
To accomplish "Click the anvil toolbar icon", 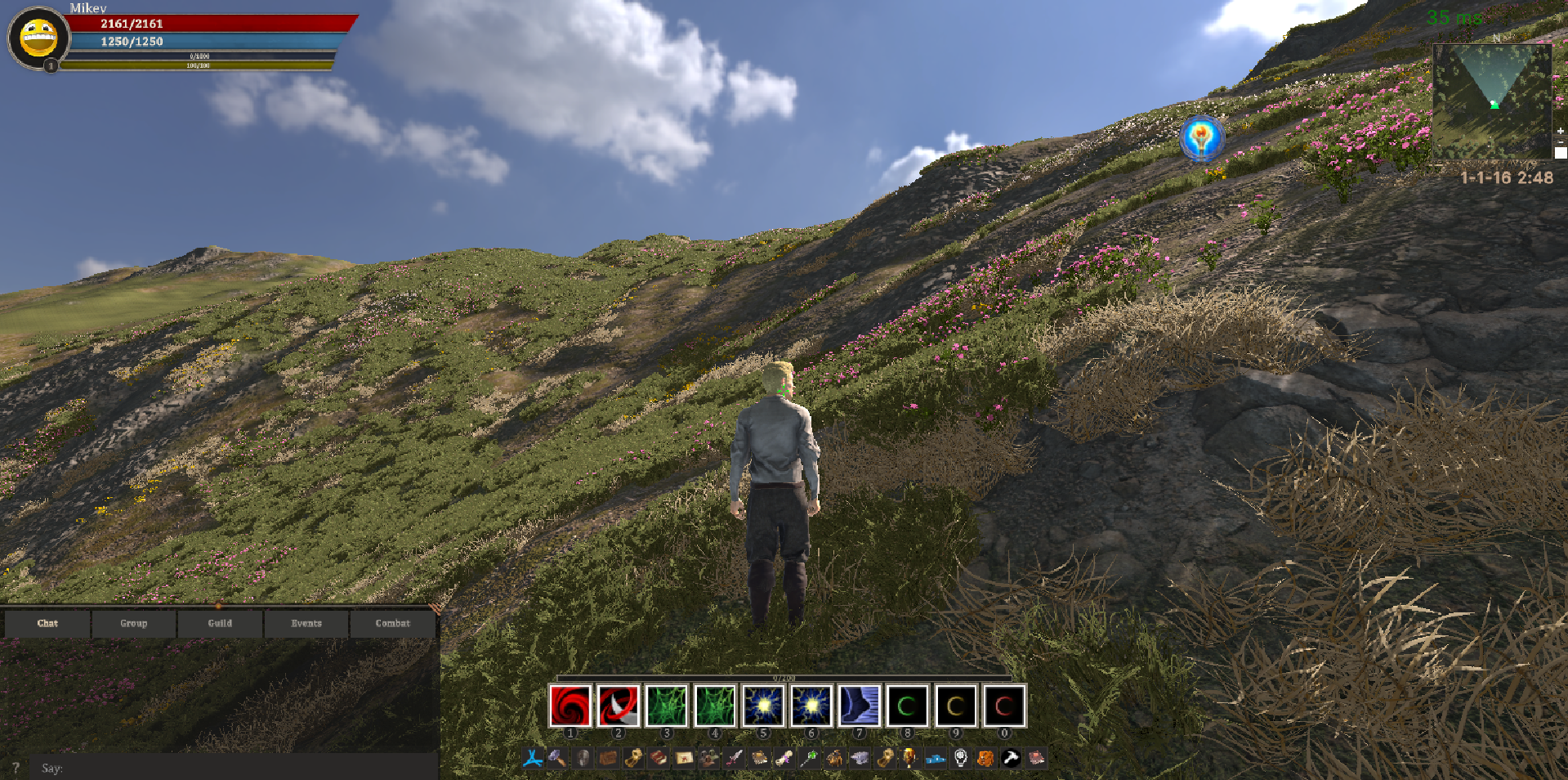I will [x=859, y=758].
